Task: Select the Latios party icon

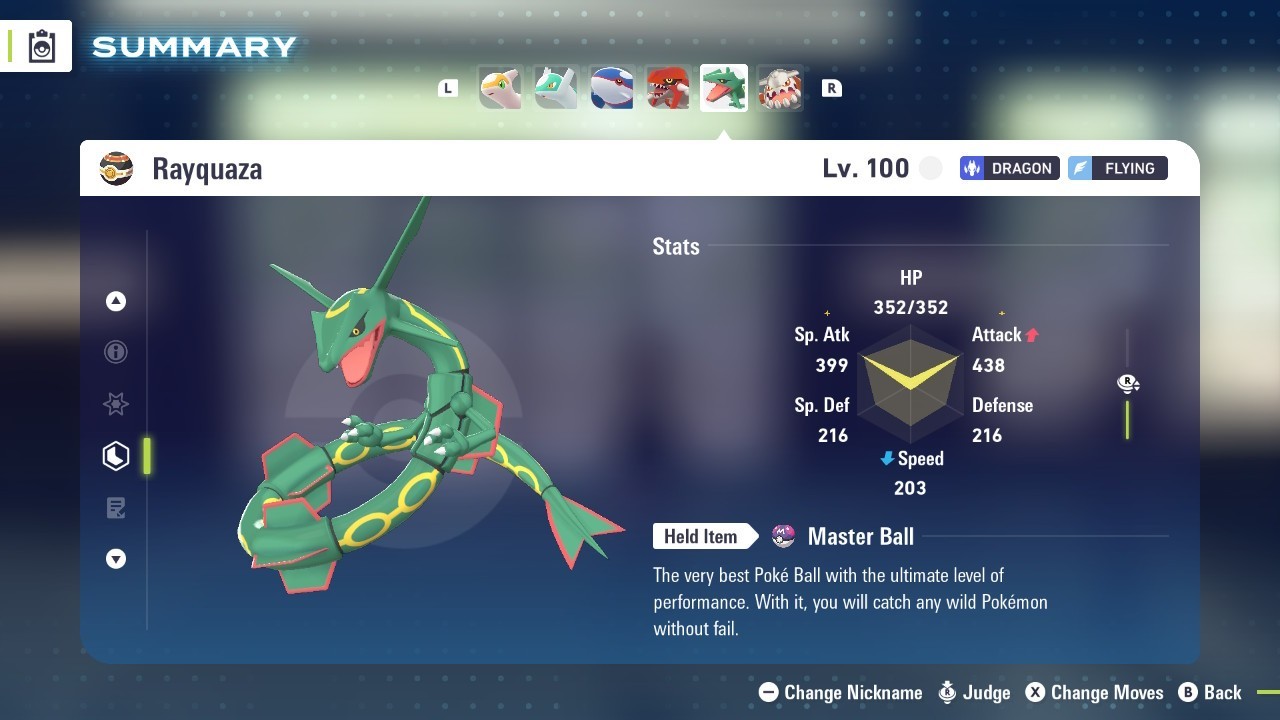Action: [x=555, y=88]
